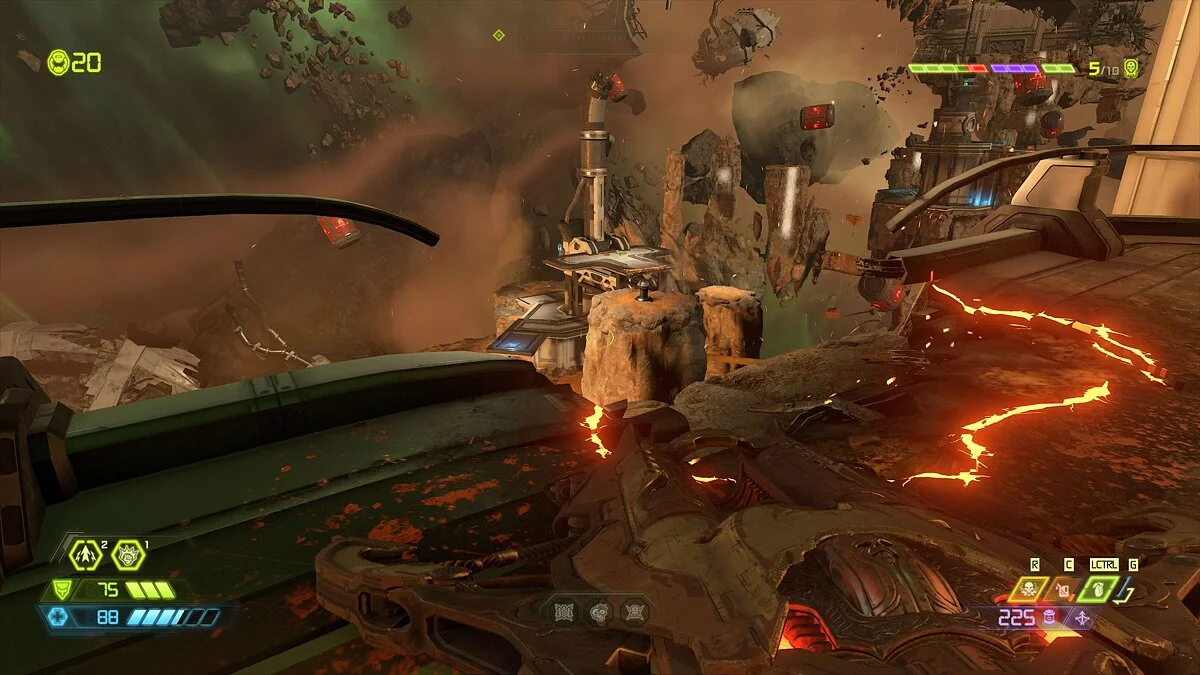This screenshot has height=675, width=1200.
Task: Click the demon head counter icon
Action: click(x=1131, y=68)
